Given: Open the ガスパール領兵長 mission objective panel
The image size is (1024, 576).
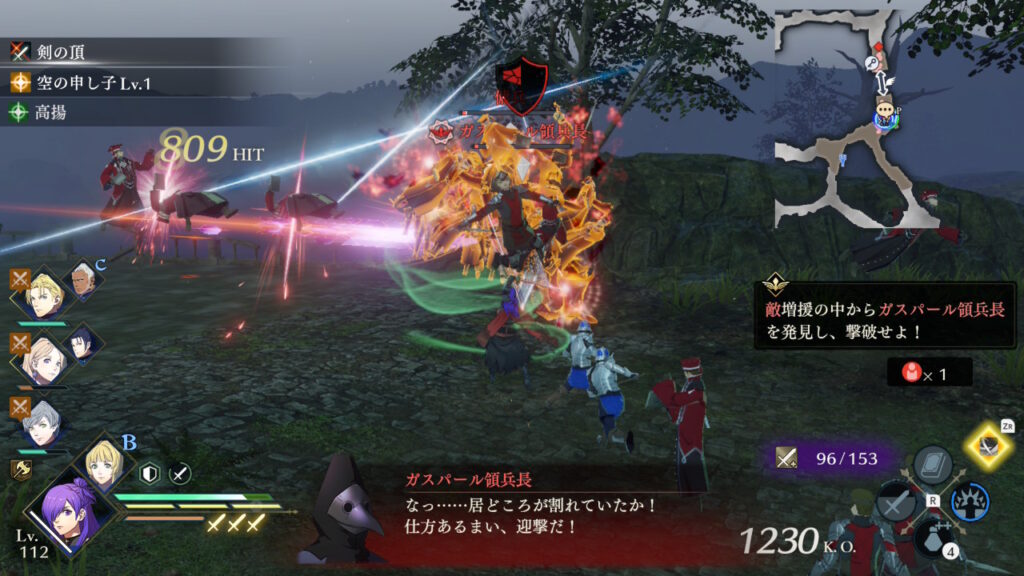Looking at the screenshot, I should [878, 320].
